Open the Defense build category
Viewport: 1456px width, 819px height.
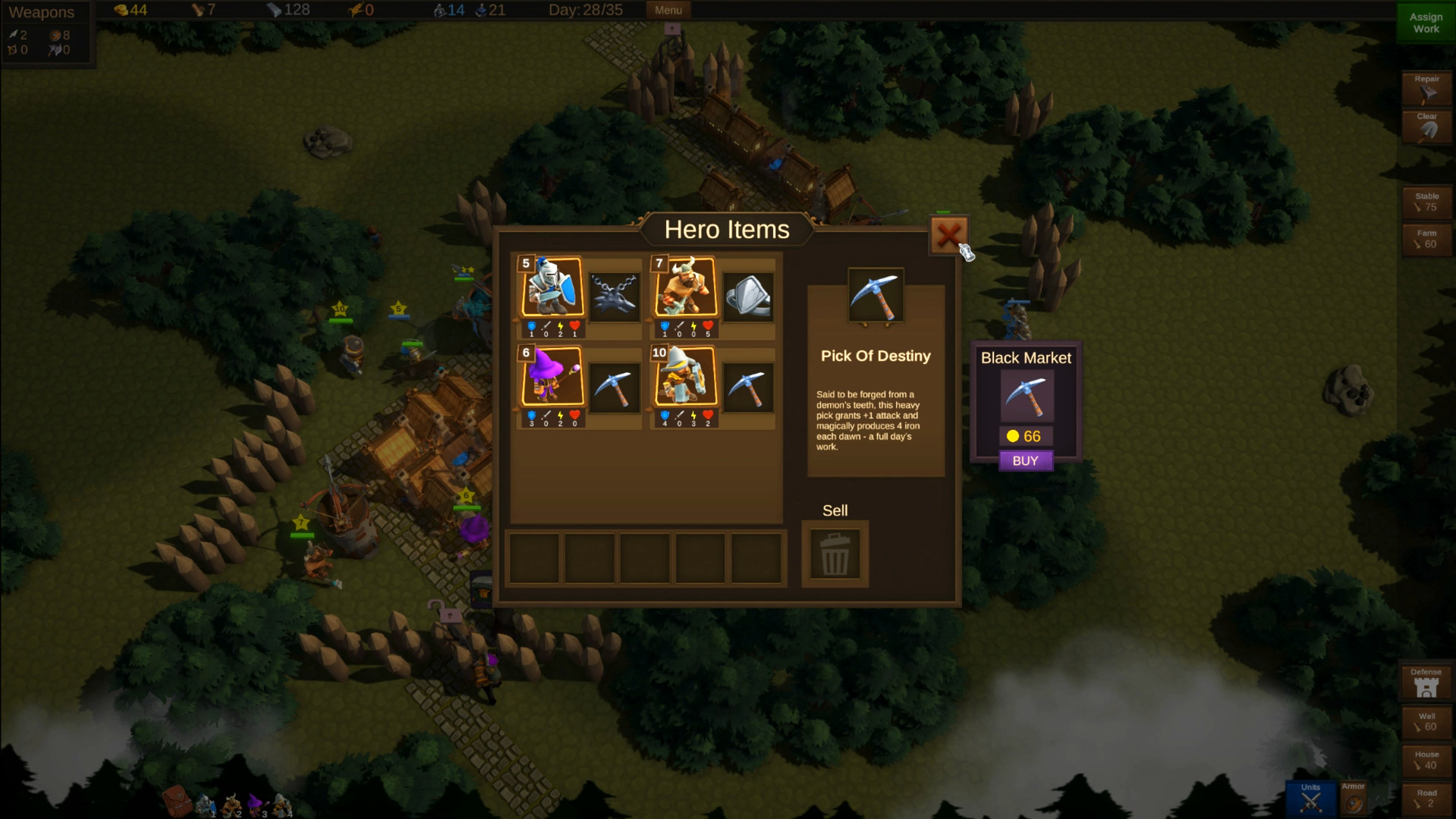click(1426, 682)
